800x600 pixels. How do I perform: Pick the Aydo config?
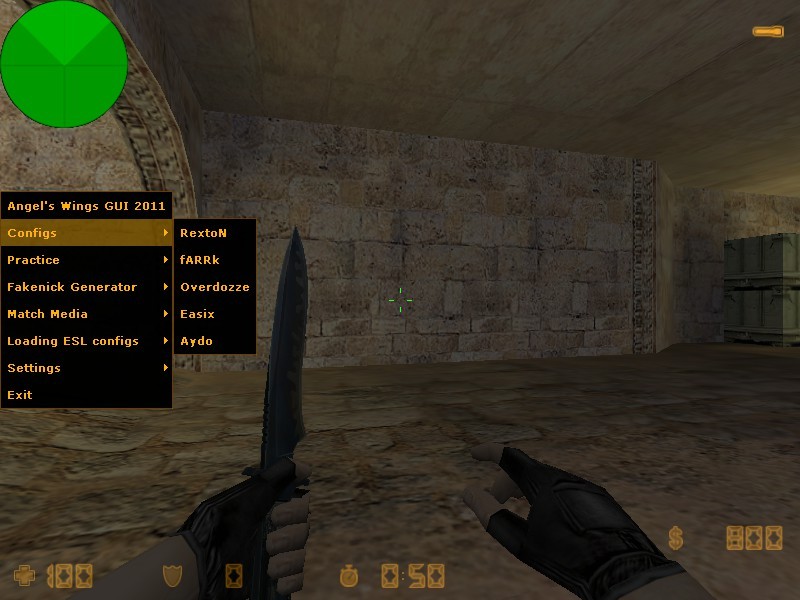tap(214, 341)
